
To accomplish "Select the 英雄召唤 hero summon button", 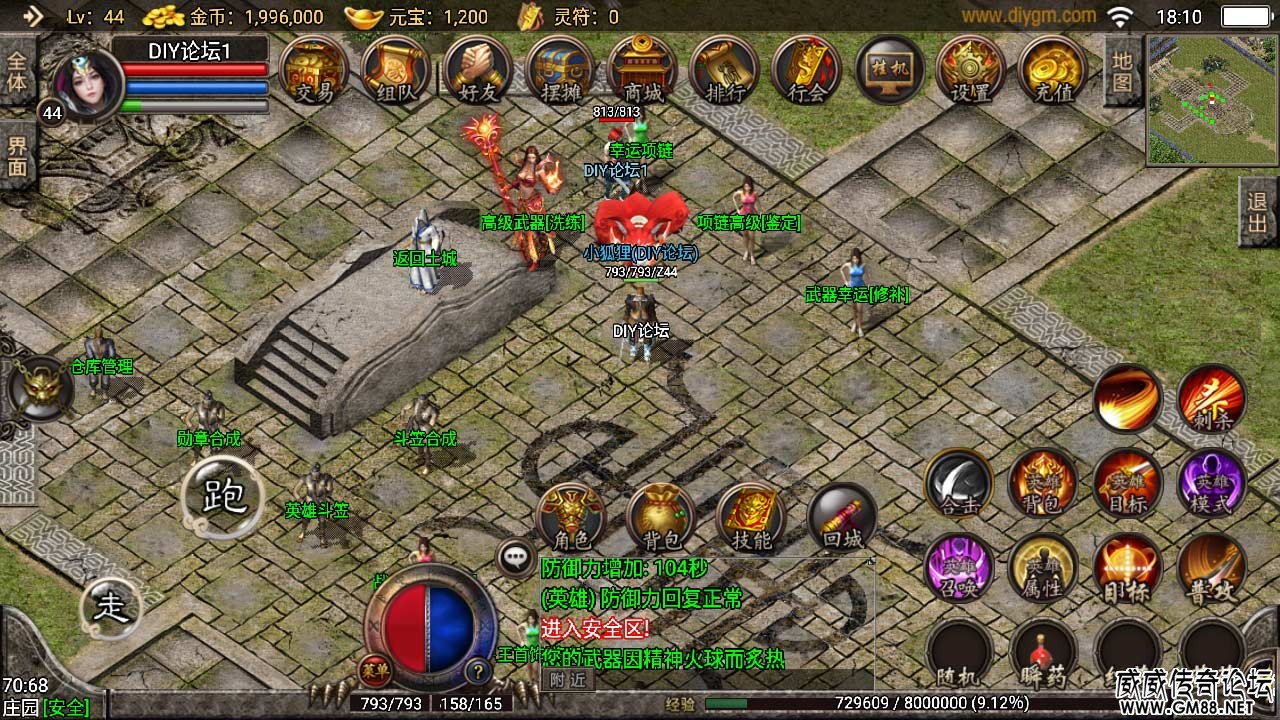I will point(959,568).
